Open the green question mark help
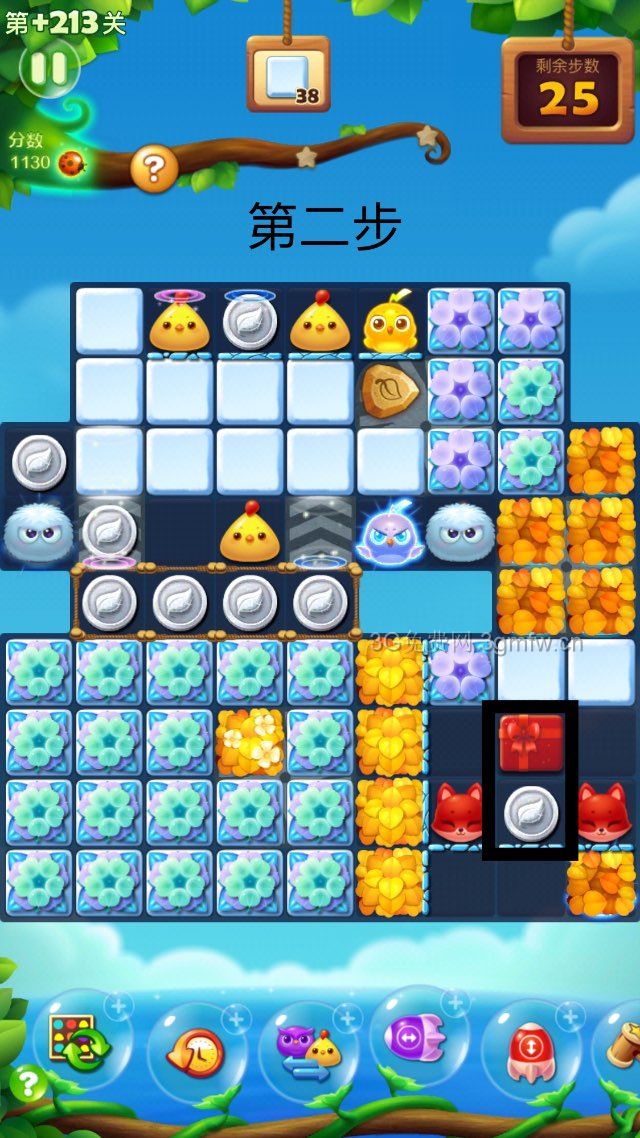 [x=28, y=1084]
